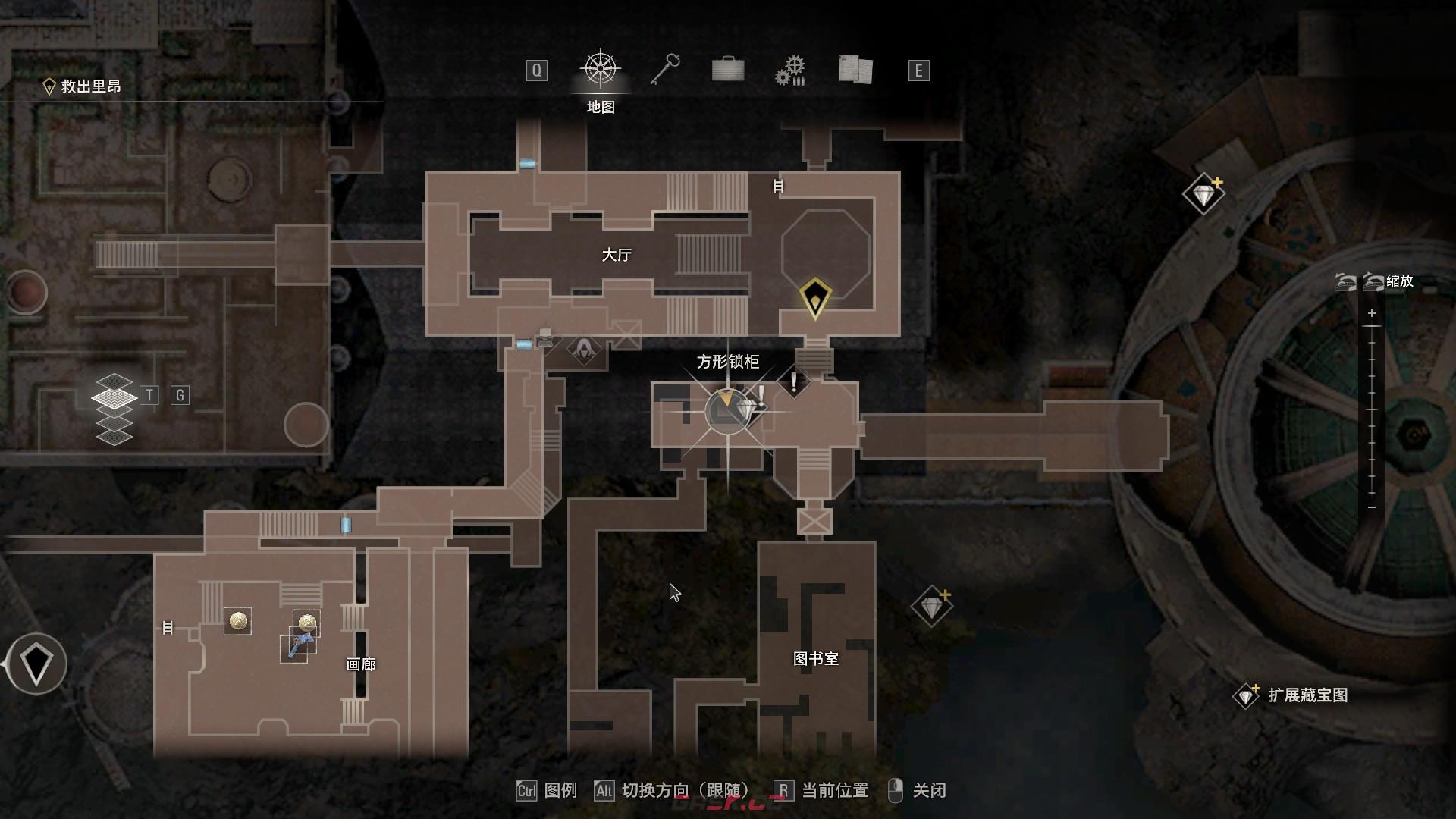Select the treasure diamond beside the library

coord(931,607)
